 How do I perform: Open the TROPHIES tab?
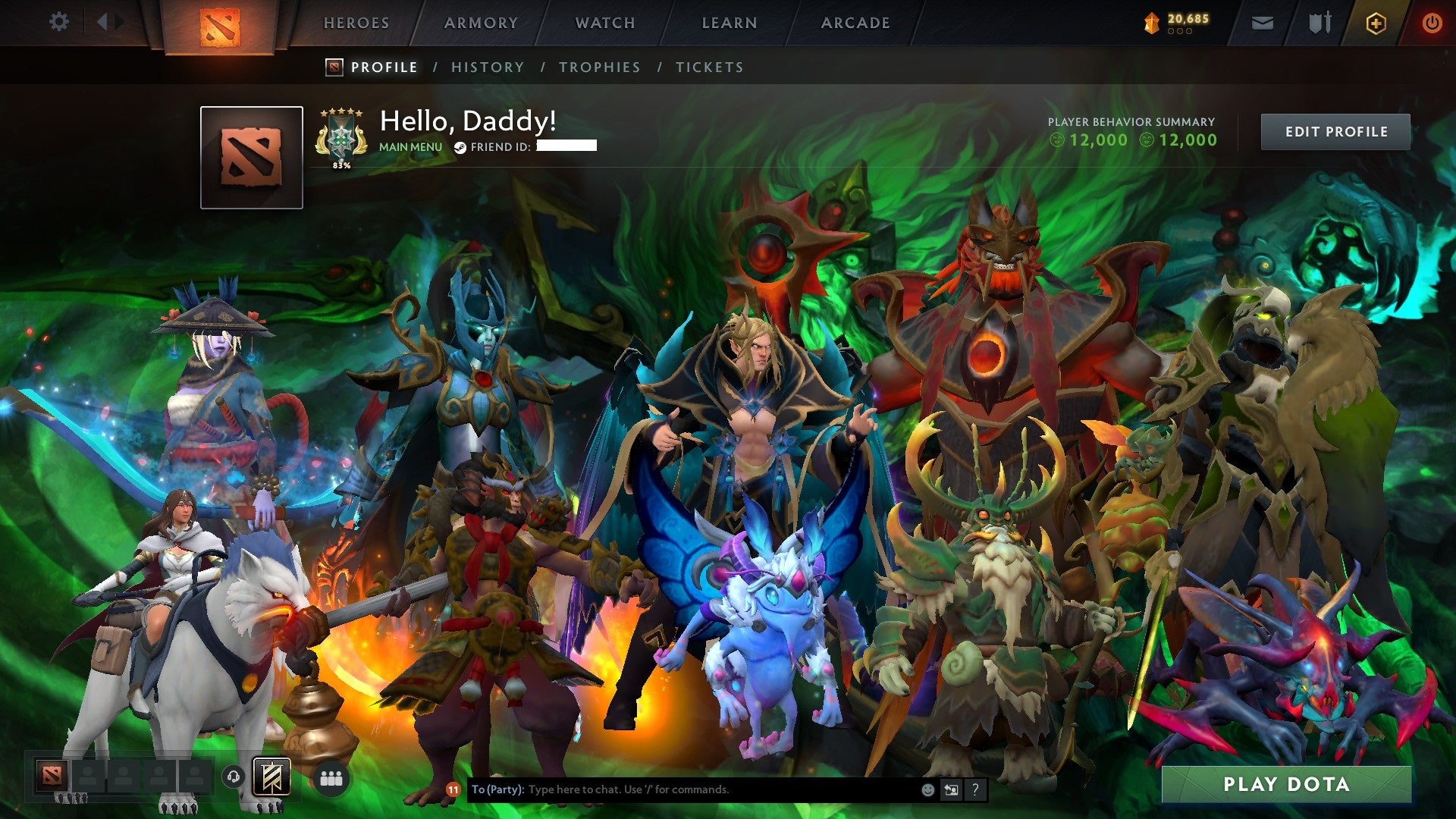click(x=600, y=67)
